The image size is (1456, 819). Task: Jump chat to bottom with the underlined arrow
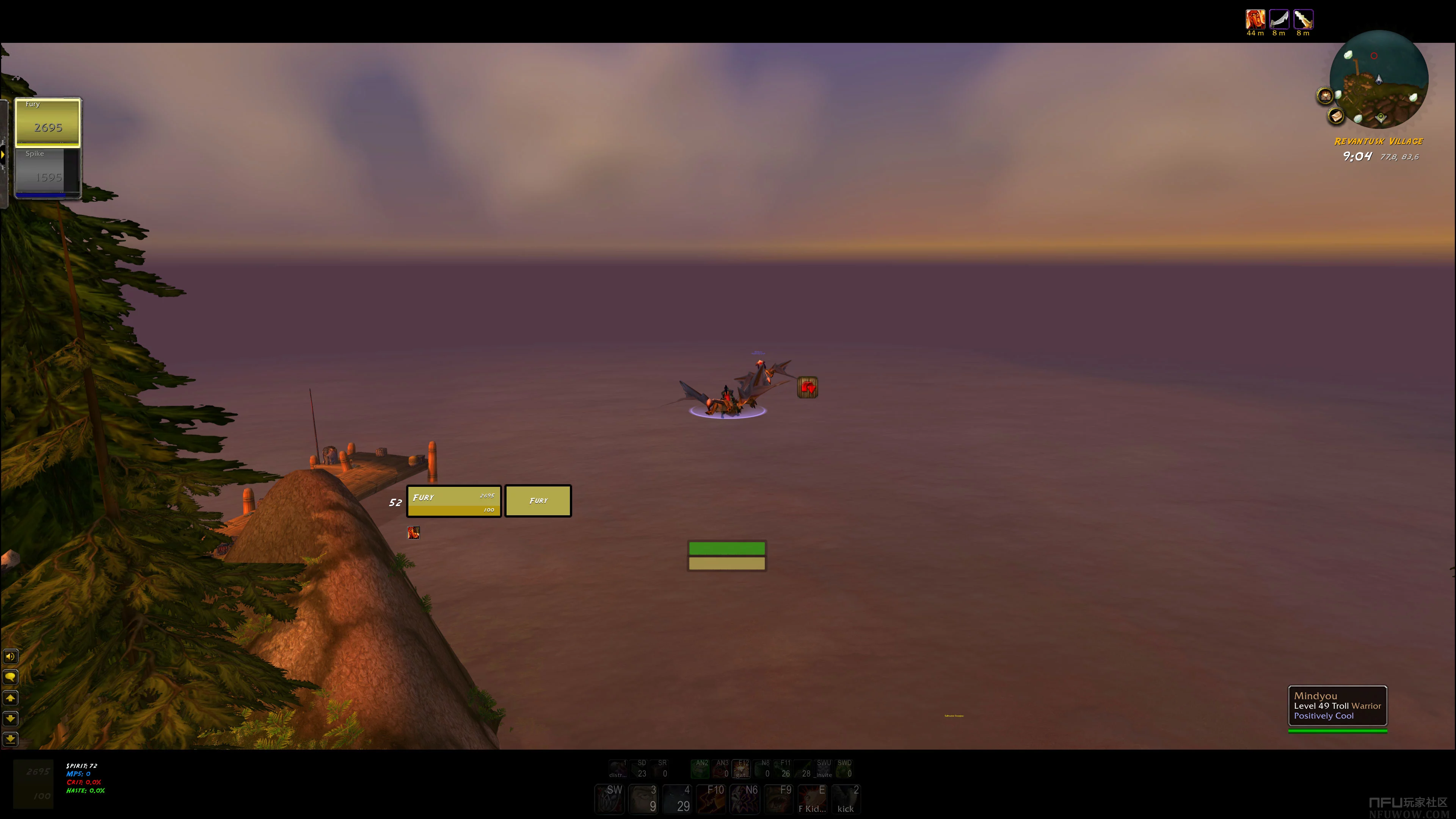point(10,739)
